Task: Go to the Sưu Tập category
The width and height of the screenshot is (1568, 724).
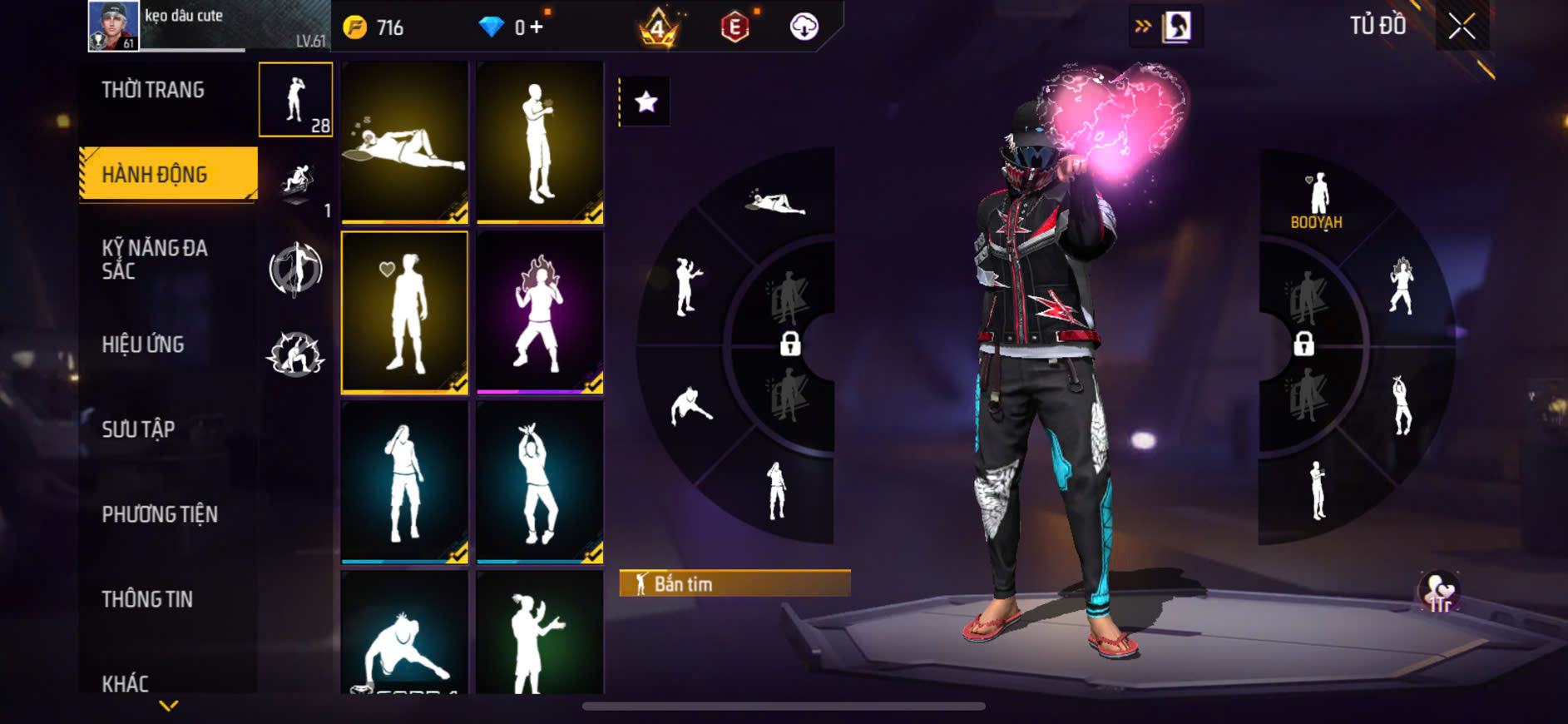Action: pos(138,429)
